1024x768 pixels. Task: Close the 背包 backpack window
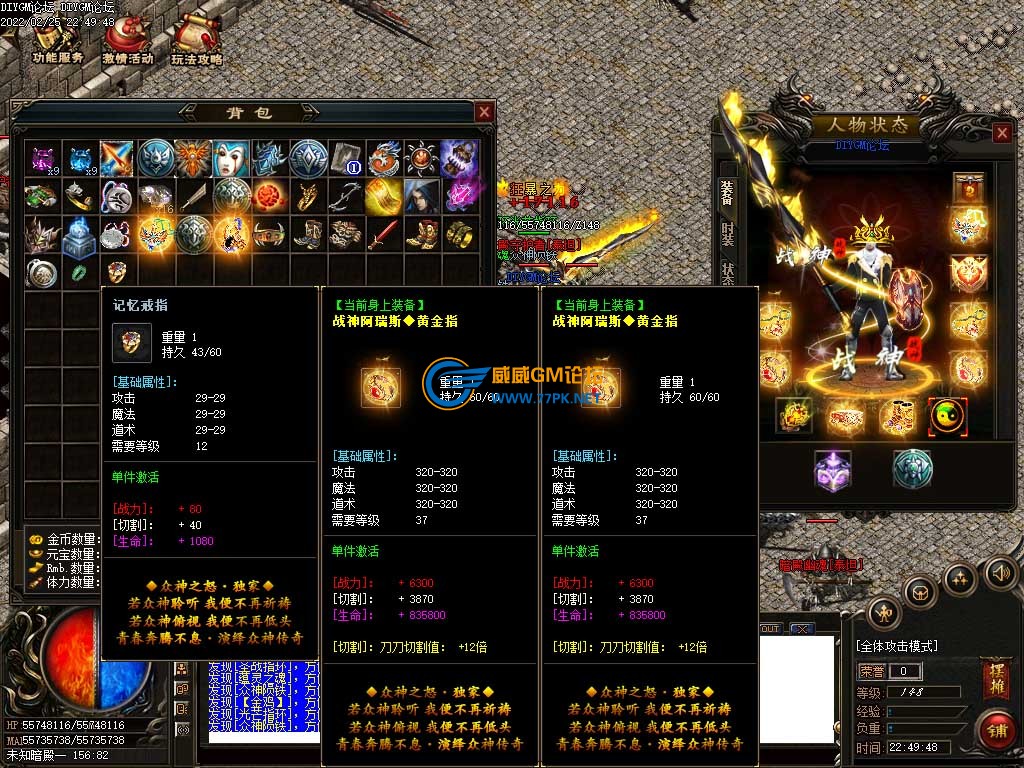pyautogui.click(x=484, y=112)
